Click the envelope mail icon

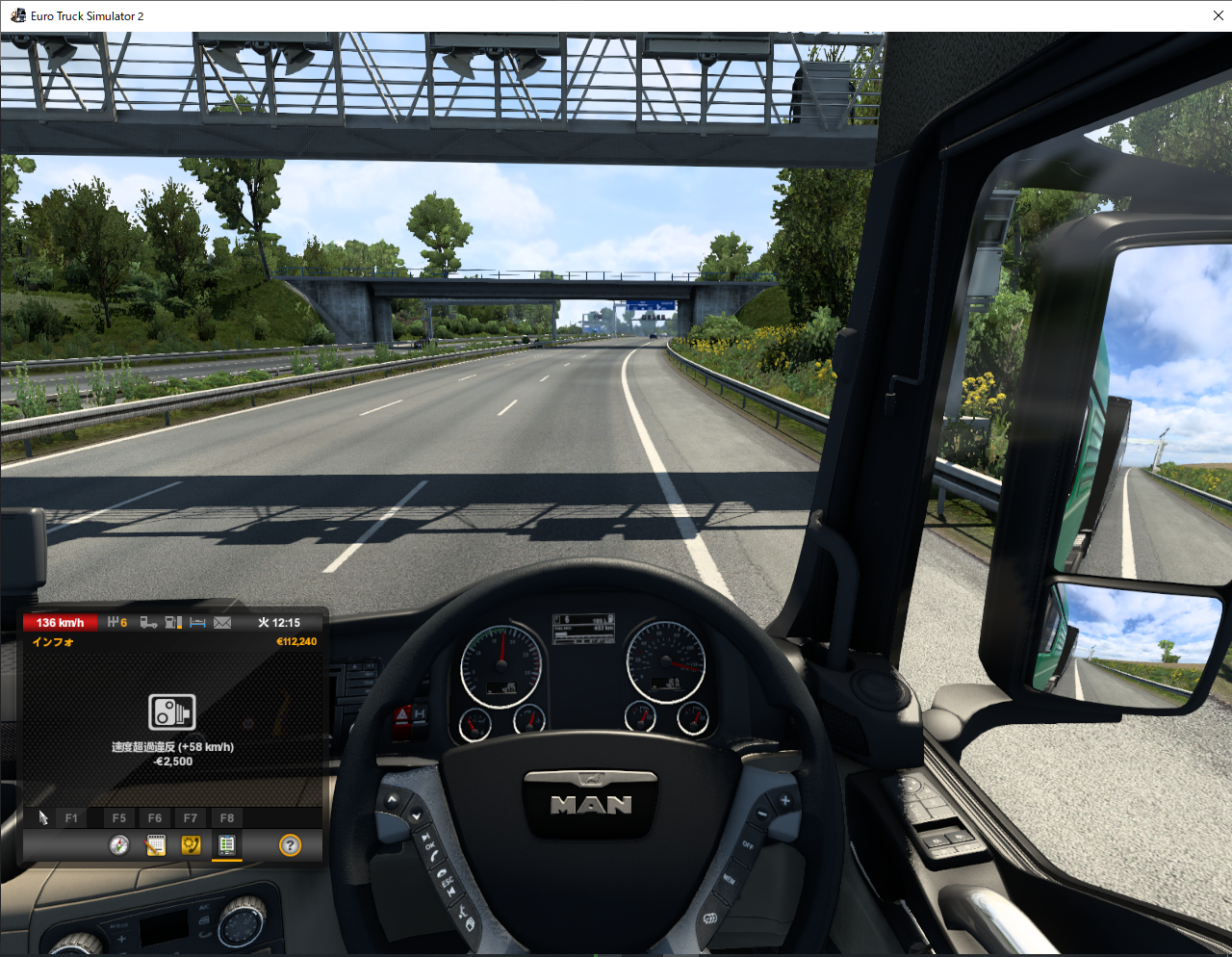click(x=222, y=623)
